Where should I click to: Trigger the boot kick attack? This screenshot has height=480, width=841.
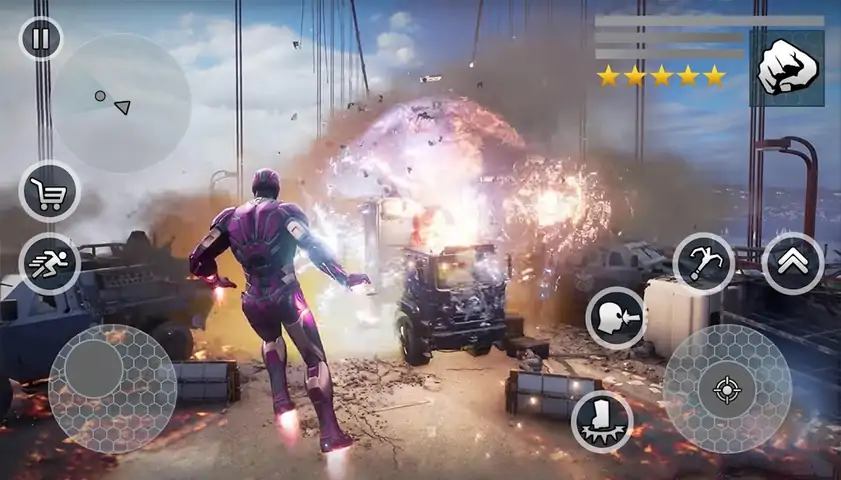click(601, 420)
